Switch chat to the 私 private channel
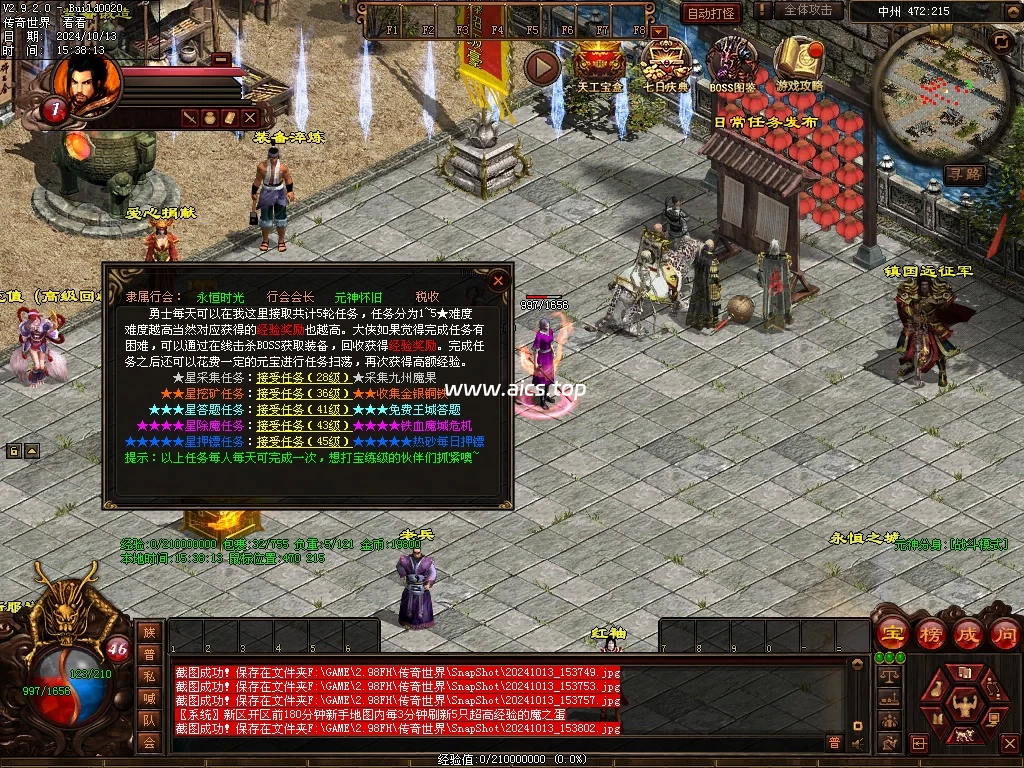Viewport: 1024px width, 768px height. coord(149,675)
